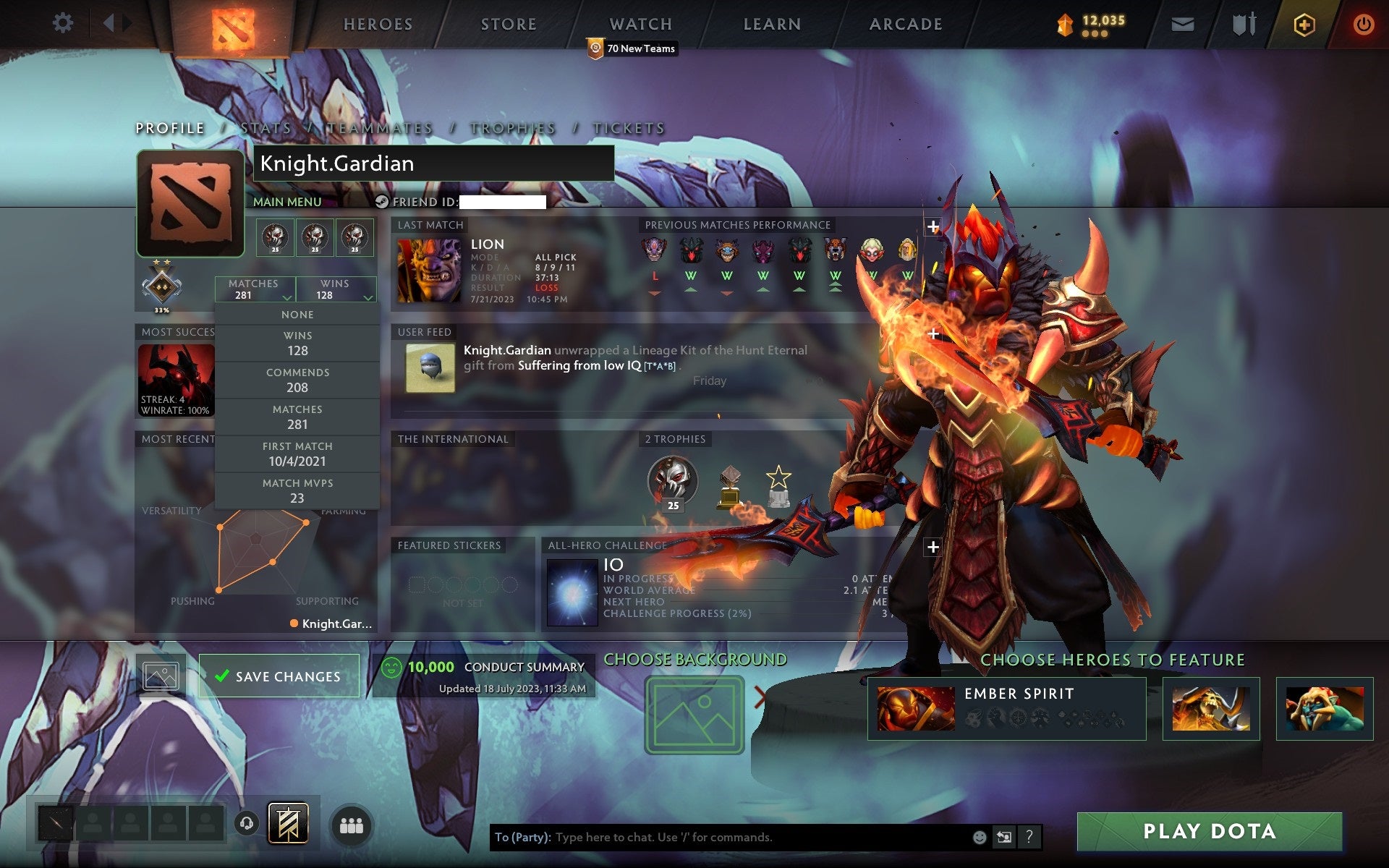Open the settings gear icon
This screenshot has height=868, width=1389.
pyautogui.click(x=63, y=23)
